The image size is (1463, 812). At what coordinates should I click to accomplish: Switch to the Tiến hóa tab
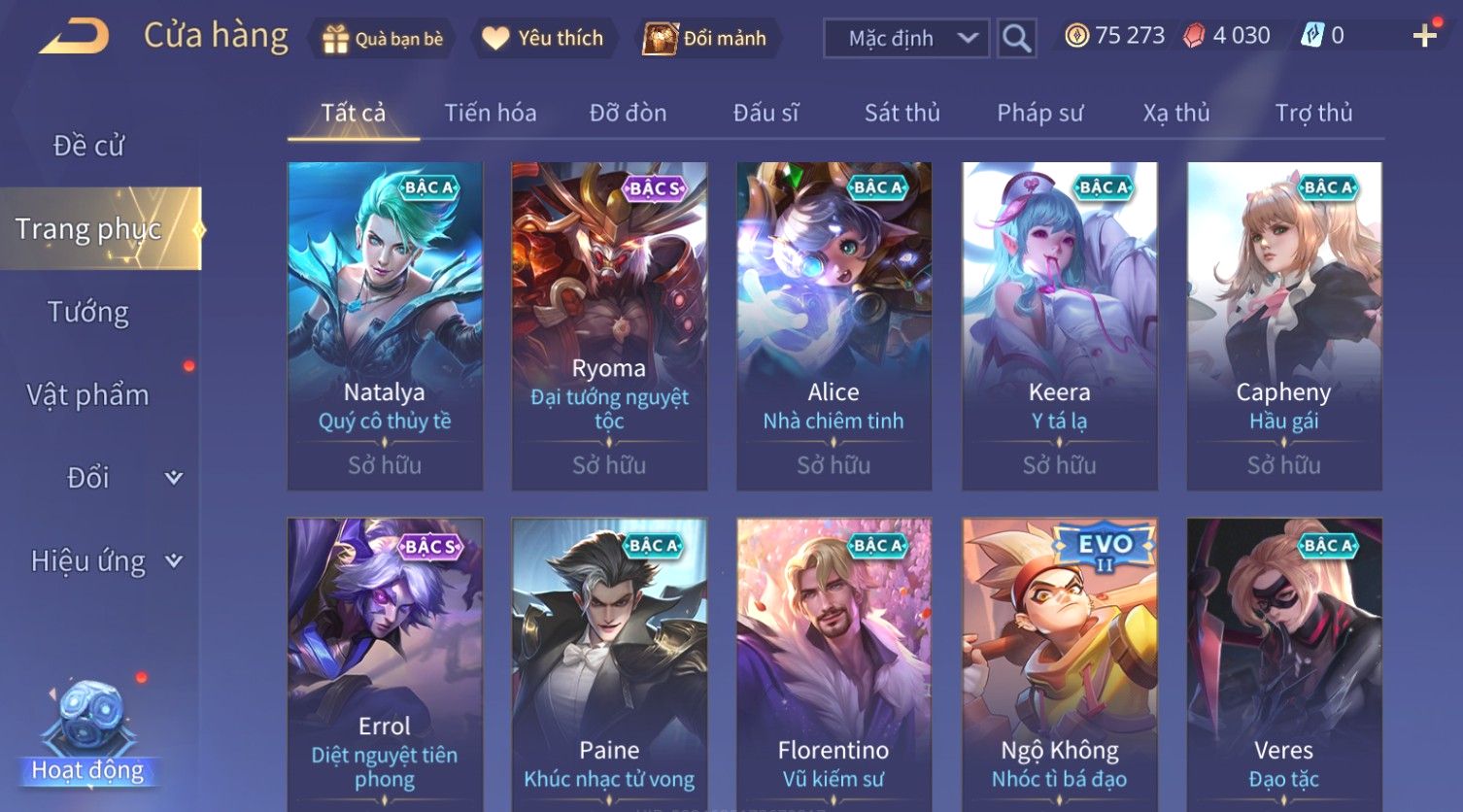490,113
